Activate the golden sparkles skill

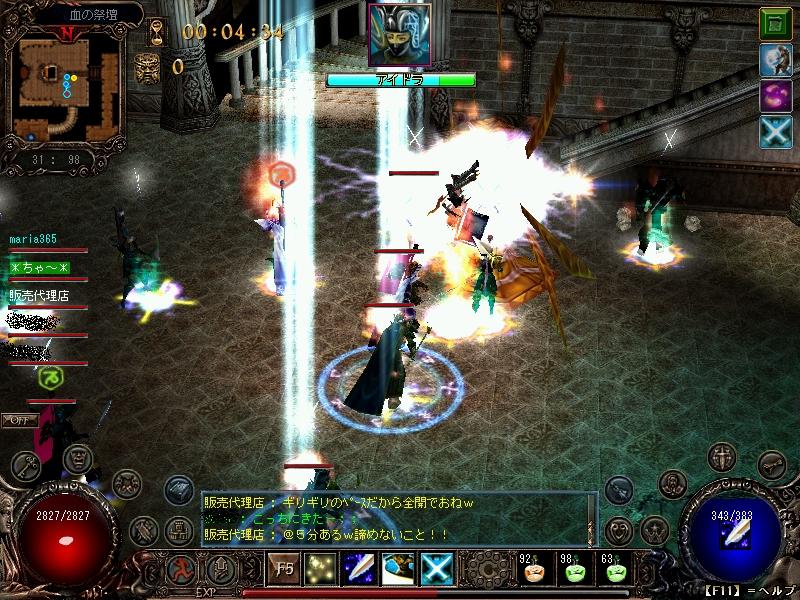coord(322,569)
